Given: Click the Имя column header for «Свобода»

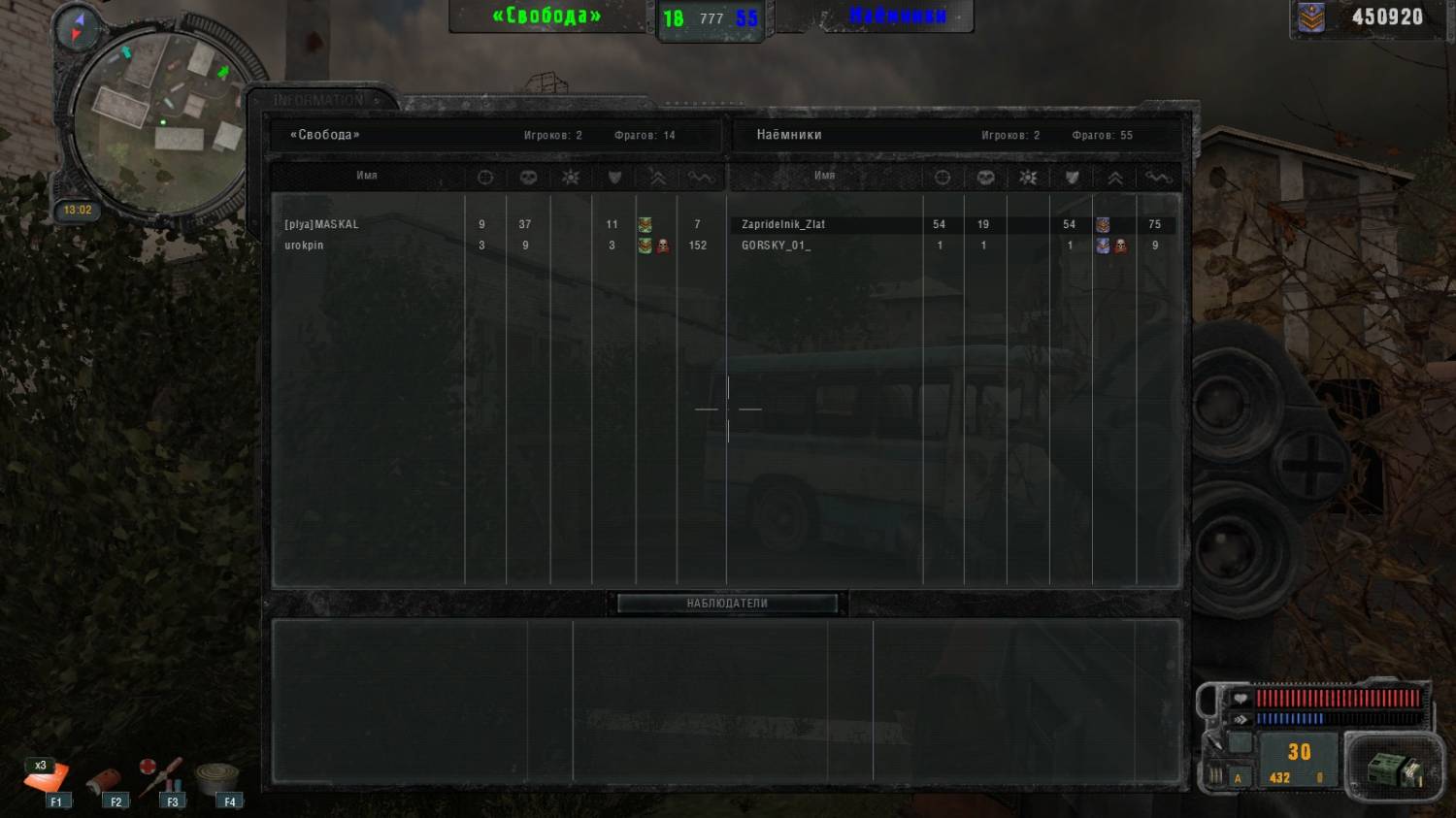Looking at the screenshot, I should (367, 176).
